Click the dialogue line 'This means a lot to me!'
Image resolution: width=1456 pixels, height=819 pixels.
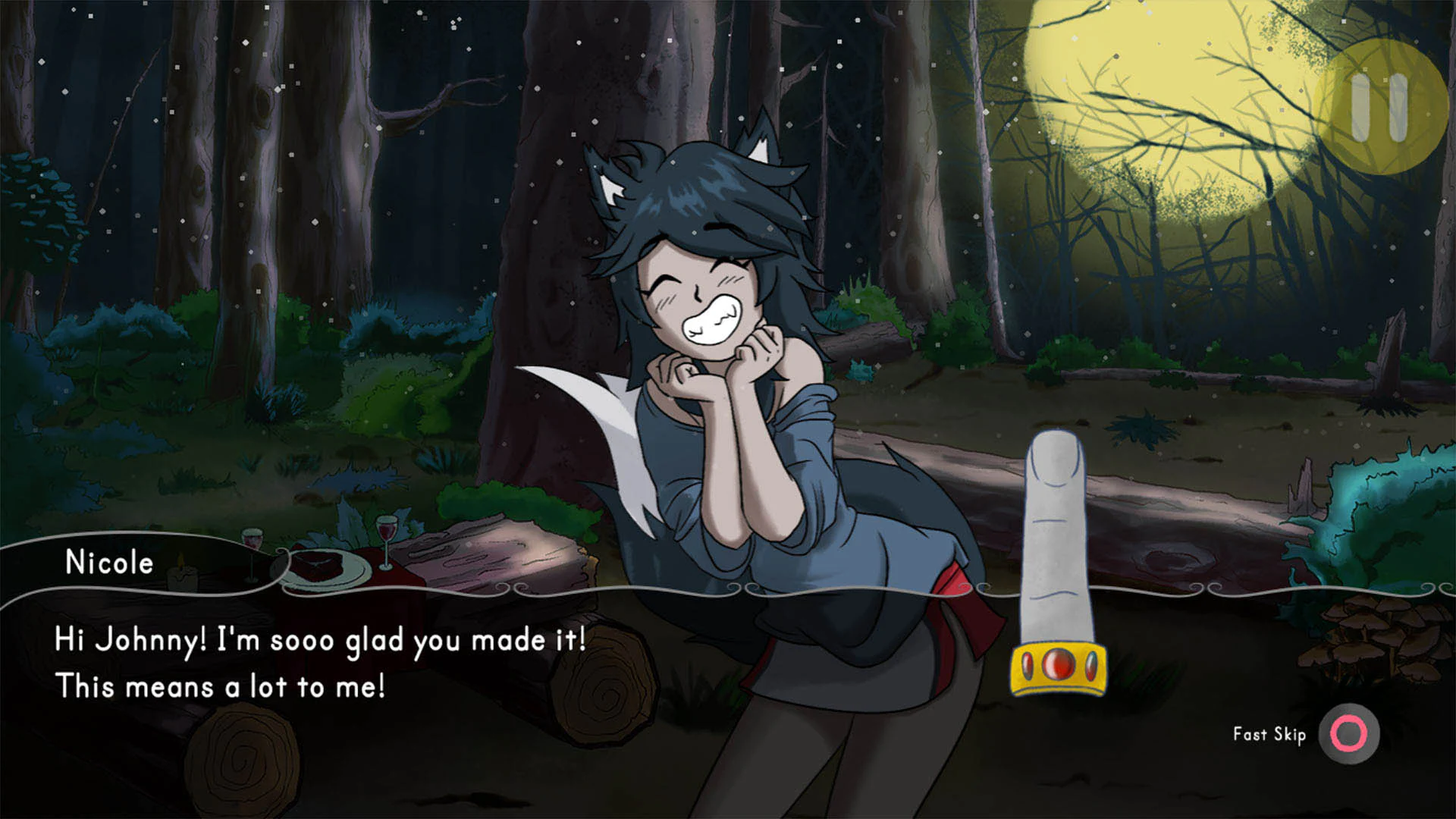click(222, 686)
